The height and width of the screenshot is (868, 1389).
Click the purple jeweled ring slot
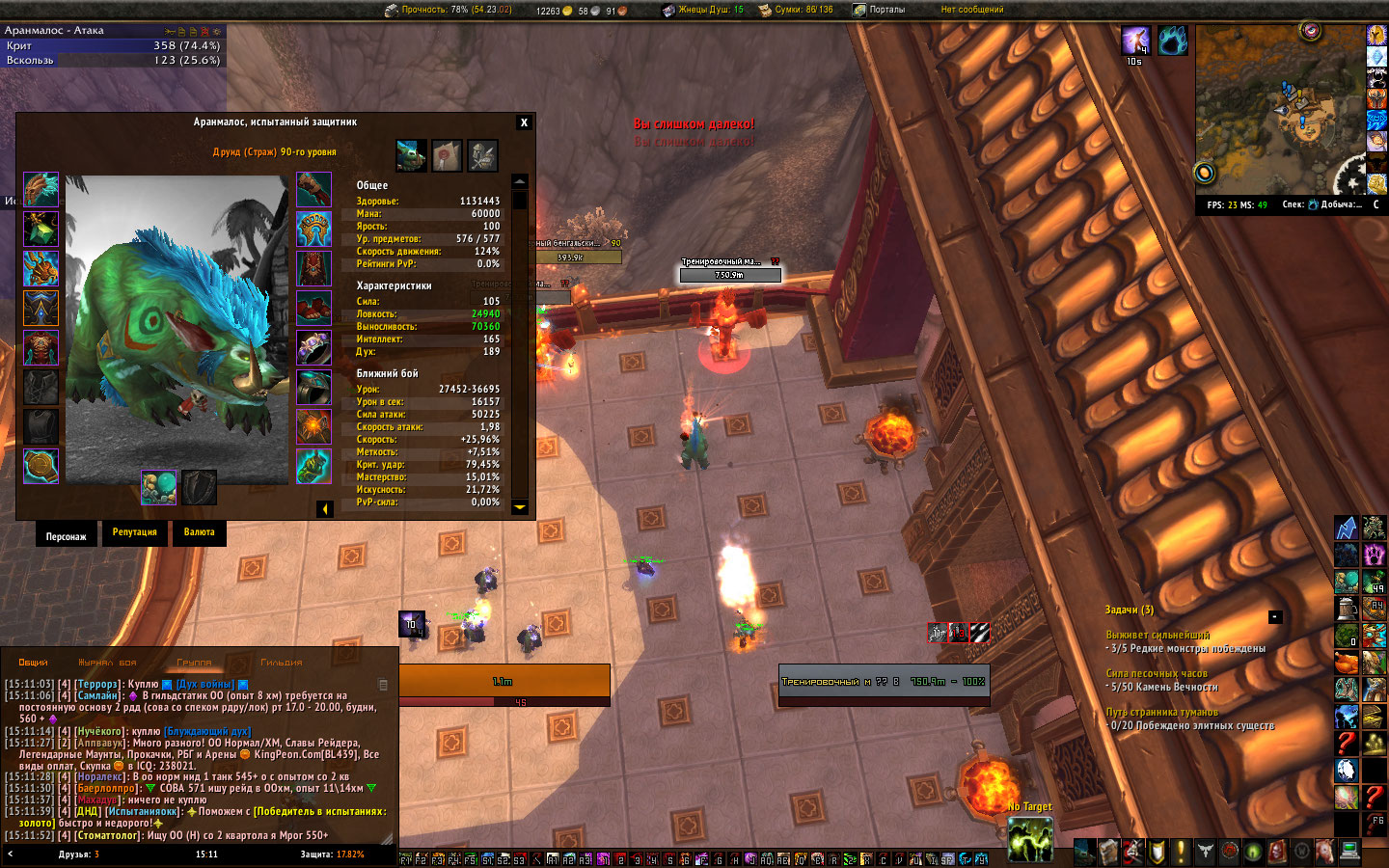click(x=313, y=348)
